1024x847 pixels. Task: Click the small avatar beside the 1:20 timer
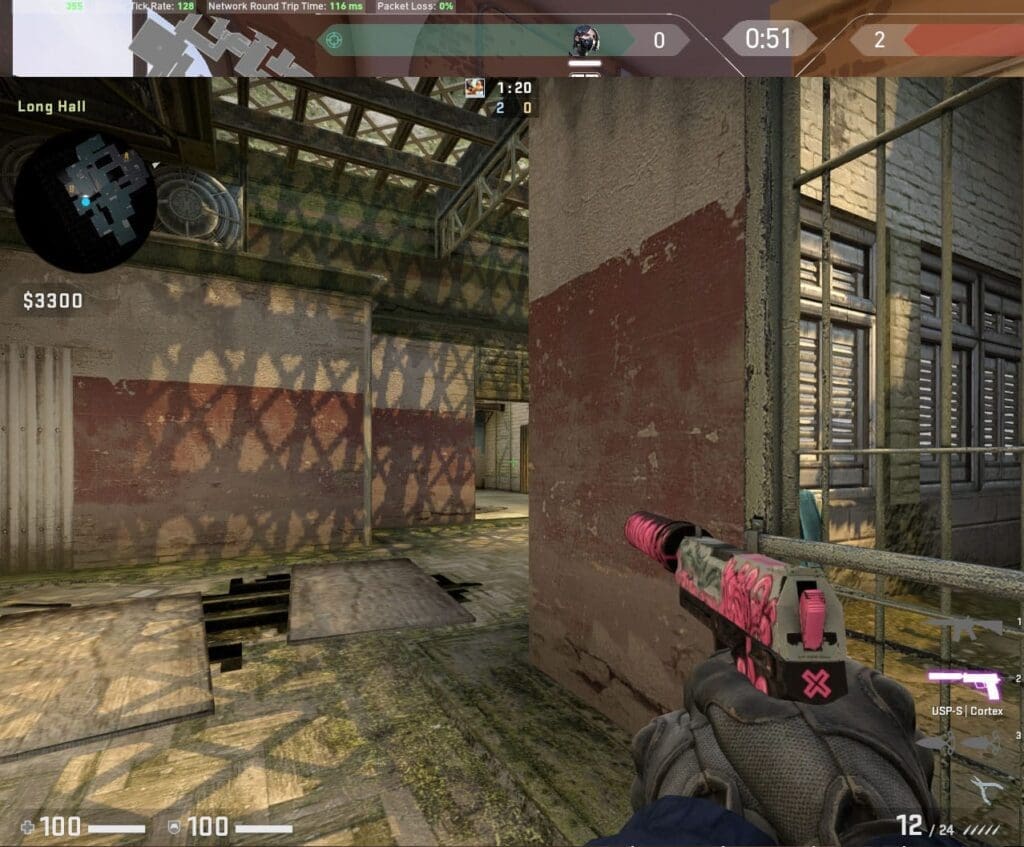(475, 88)
